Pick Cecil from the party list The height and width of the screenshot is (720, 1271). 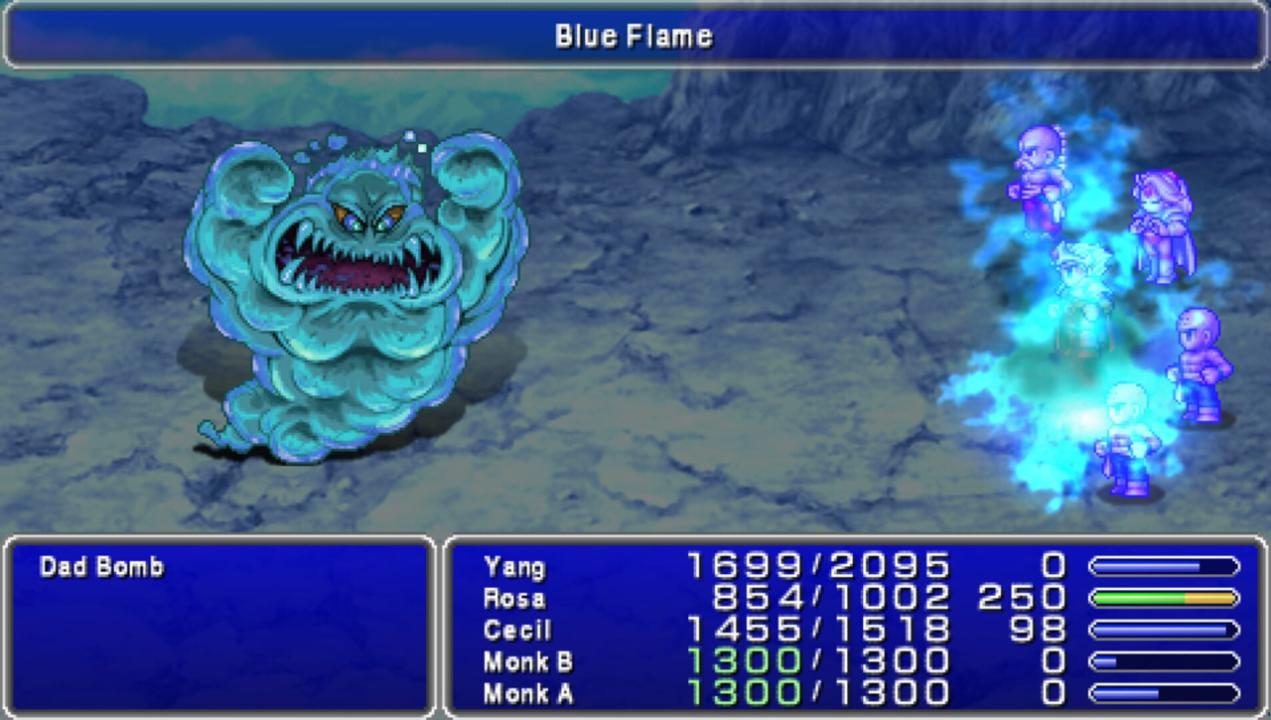pyautogui.click(x=516, y=630)
